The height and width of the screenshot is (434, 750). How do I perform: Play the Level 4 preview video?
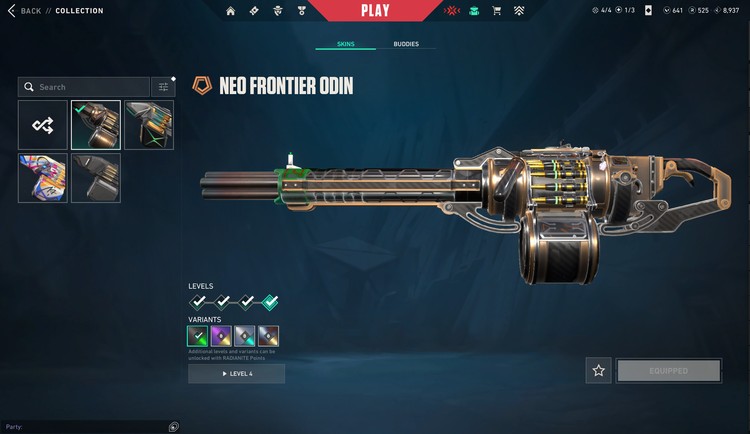click(236, 374)
